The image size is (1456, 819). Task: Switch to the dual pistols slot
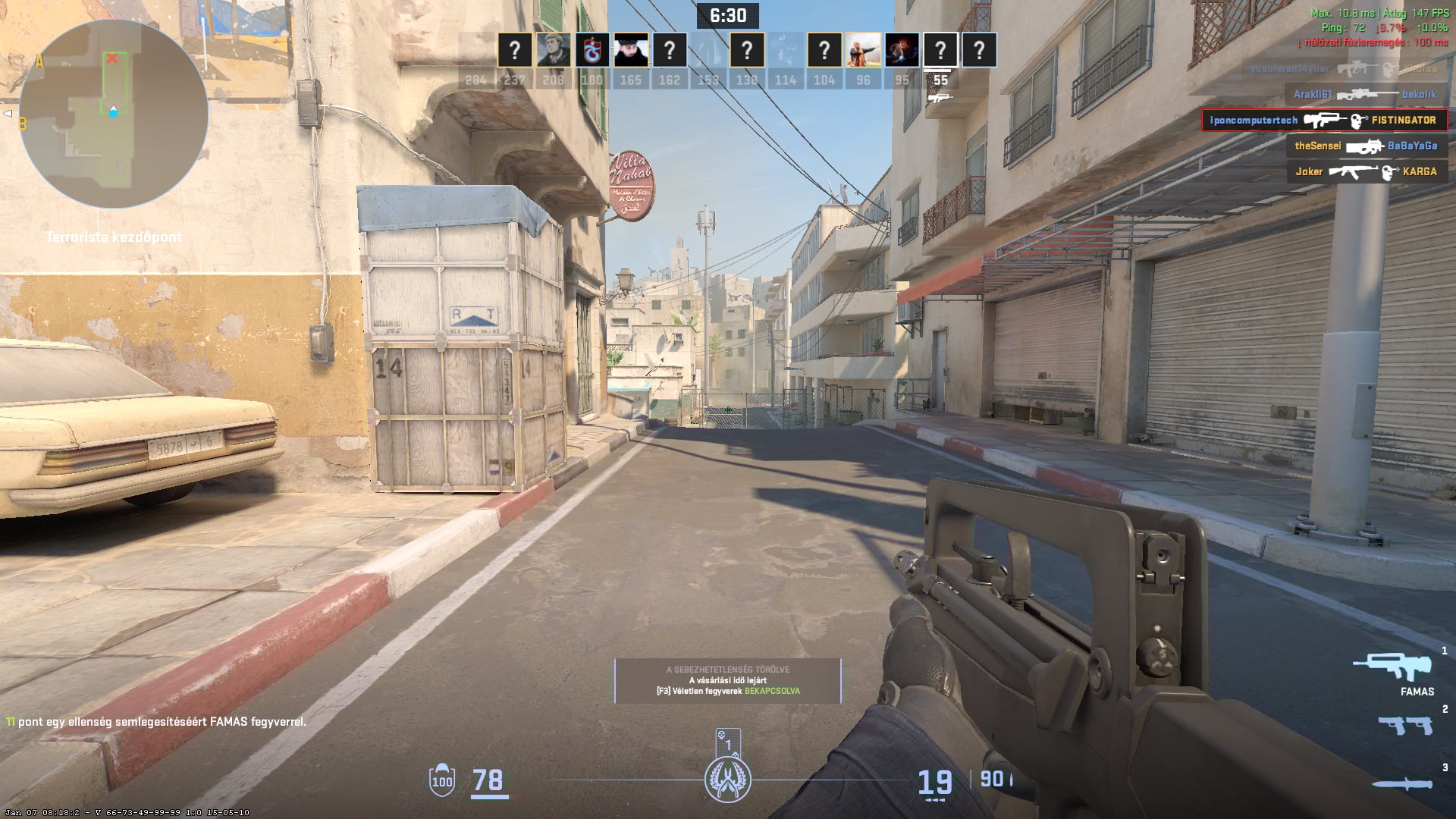click(1405, 725)
